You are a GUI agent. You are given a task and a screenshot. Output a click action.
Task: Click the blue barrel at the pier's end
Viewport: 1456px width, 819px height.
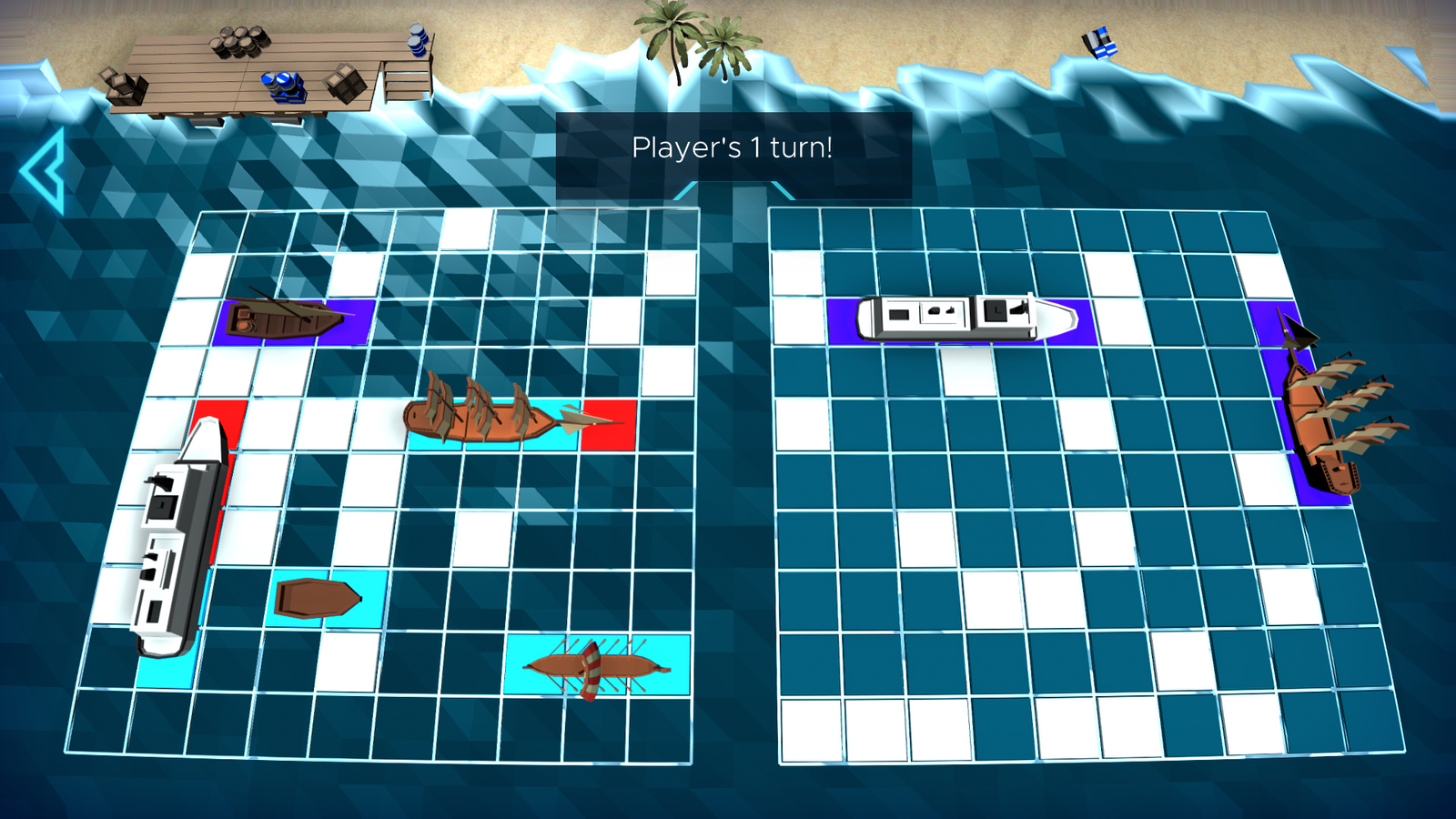(415, 41)
